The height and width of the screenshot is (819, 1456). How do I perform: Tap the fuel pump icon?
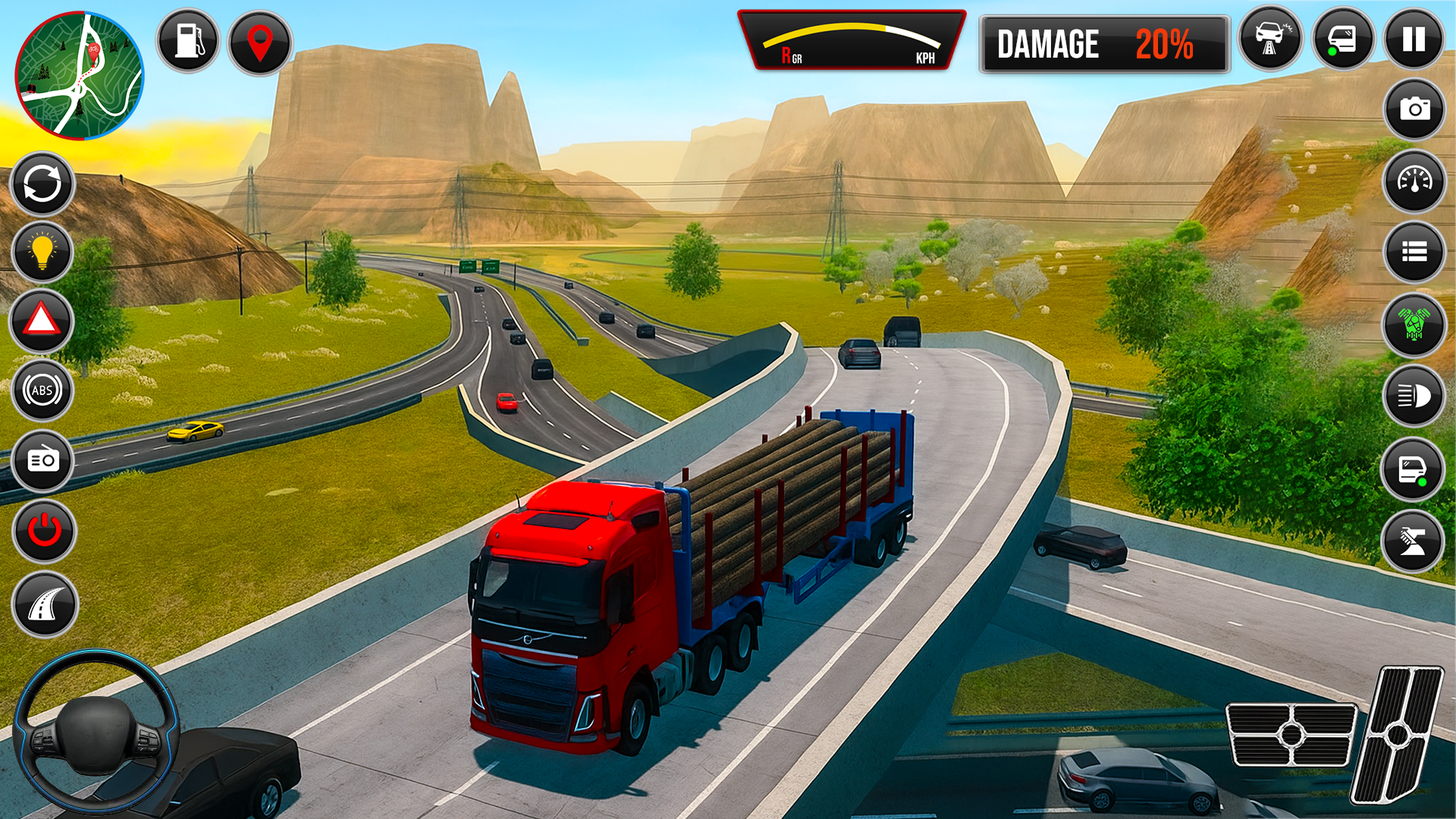(188, 41)
